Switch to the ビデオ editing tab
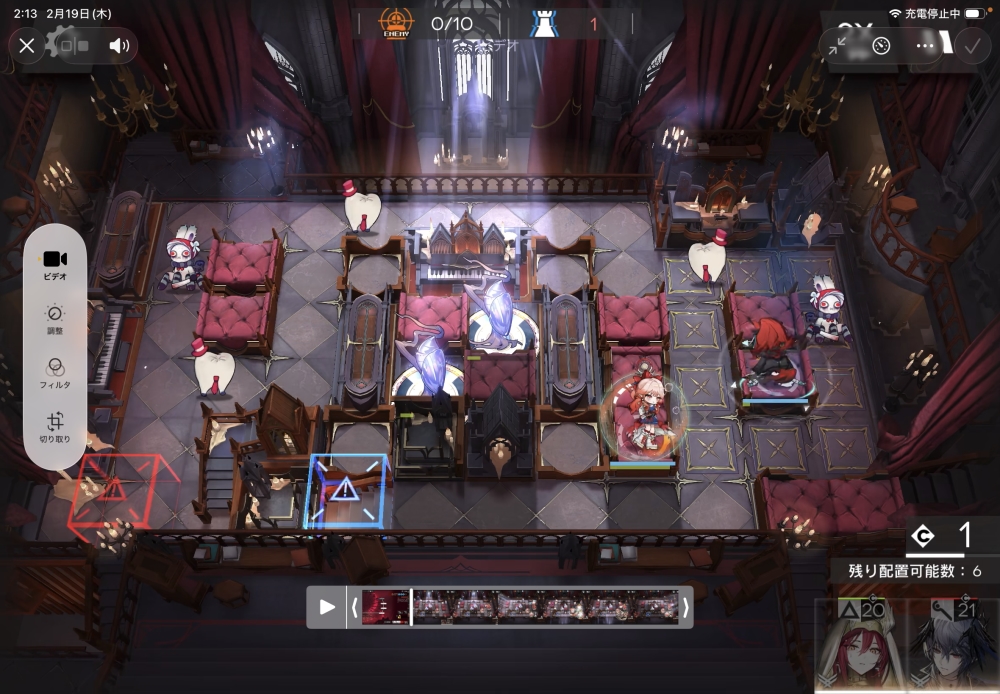The height and width of the screenshot is (694, 1000). (x=55, y=265)
